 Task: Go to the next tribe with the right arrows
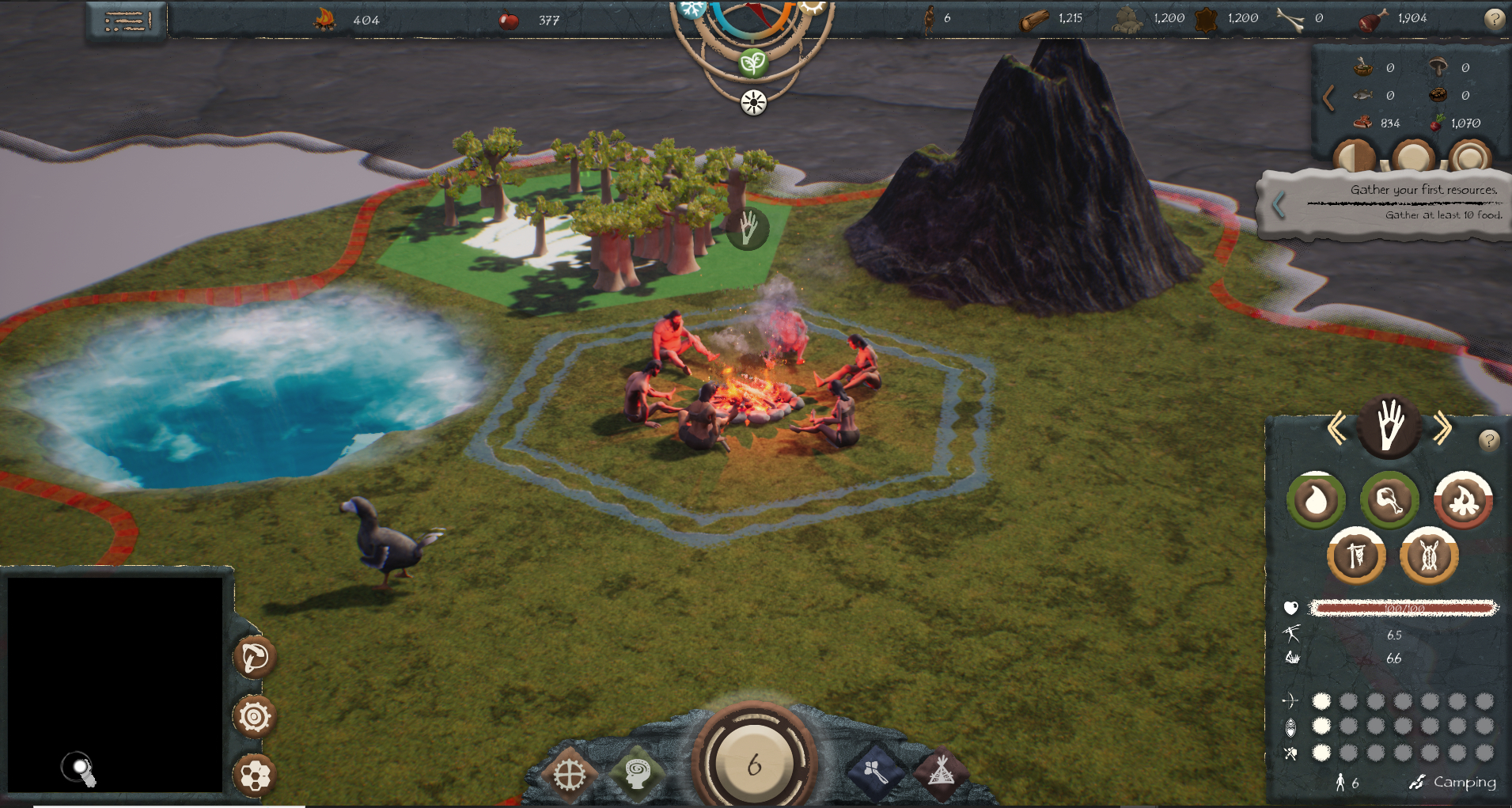pos(1442,428)
